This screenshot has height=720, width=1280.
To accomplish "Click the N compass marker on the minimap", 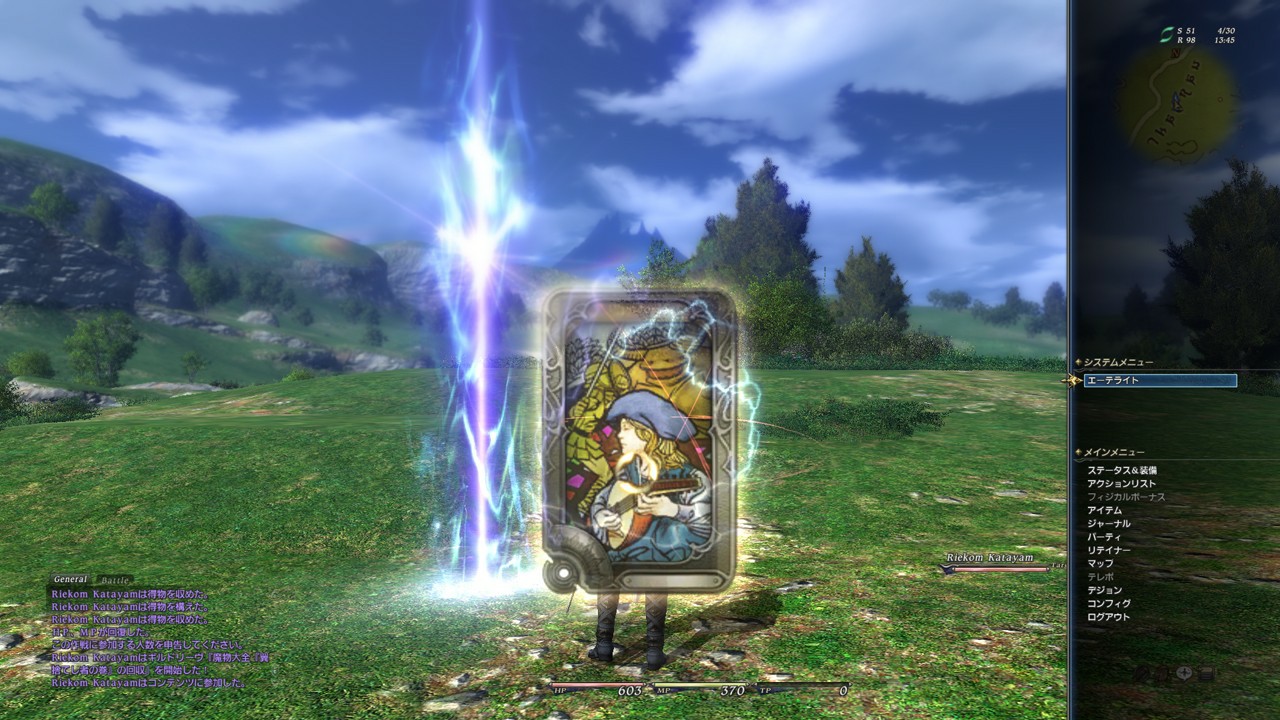I will [x=1176, y=53].
